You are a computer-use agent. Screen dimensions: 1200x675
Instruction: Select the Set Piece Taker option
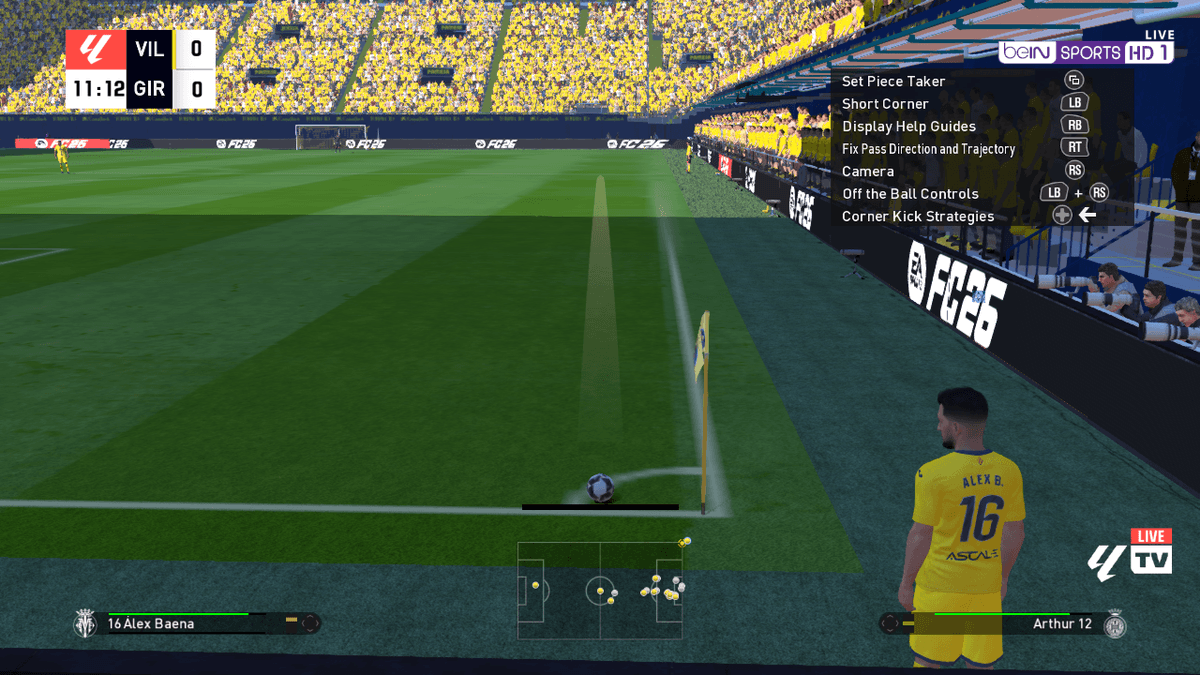pos(893,81)
